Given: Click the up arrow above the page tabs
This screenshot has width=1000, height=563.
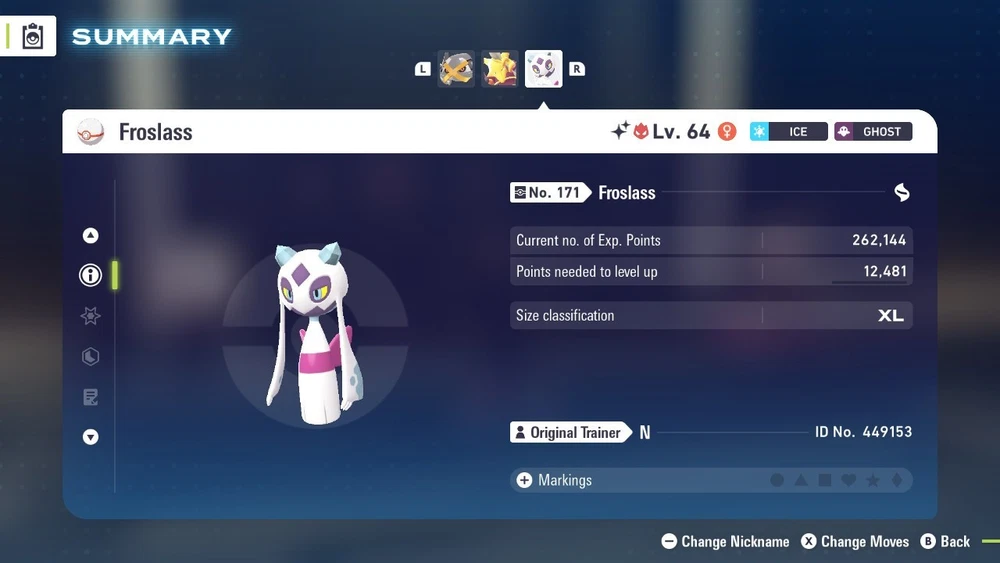Looking at the screenshot, I should 91,236.
